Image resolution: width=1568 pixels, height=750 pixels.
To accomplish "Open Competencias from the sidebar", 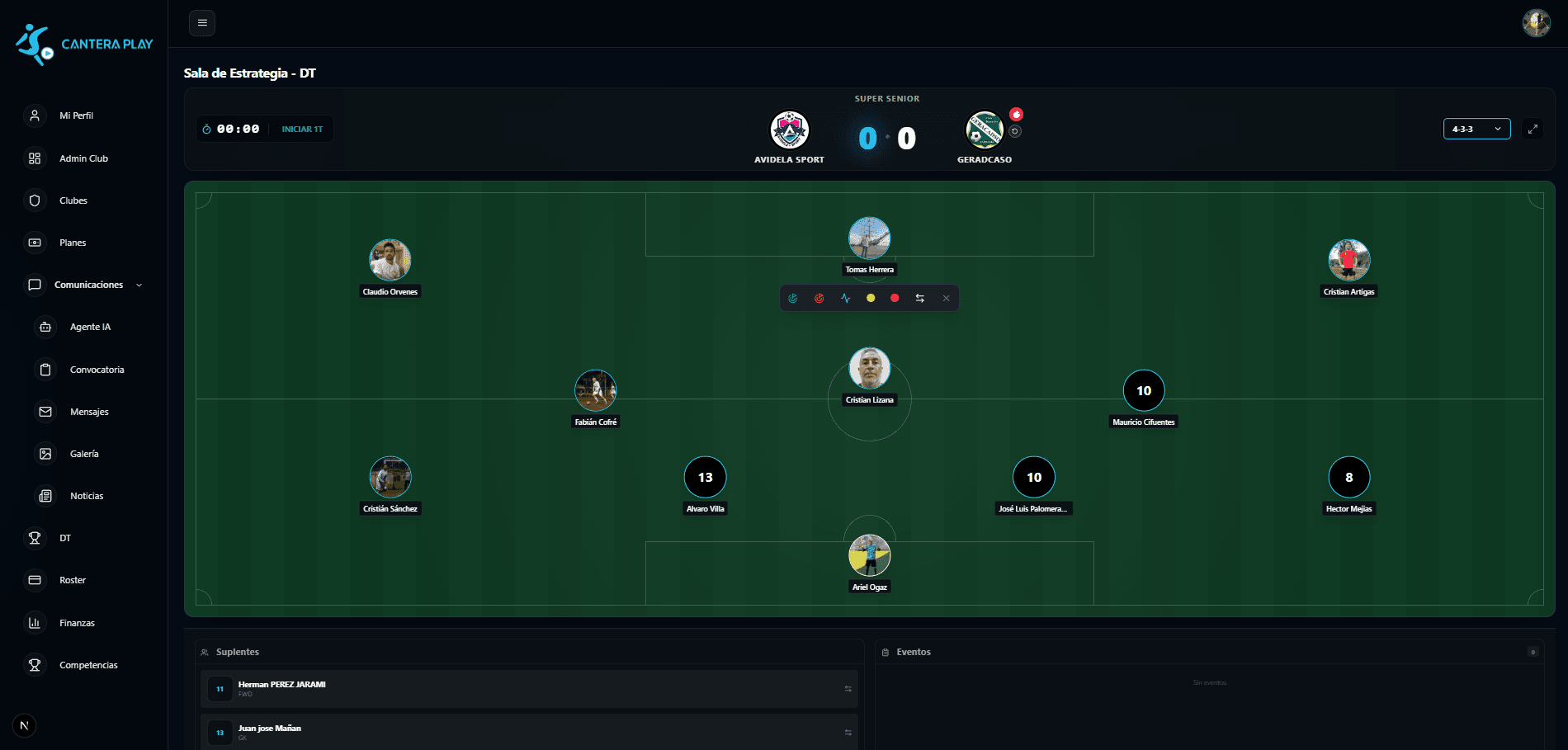I will tap(88, 665).
